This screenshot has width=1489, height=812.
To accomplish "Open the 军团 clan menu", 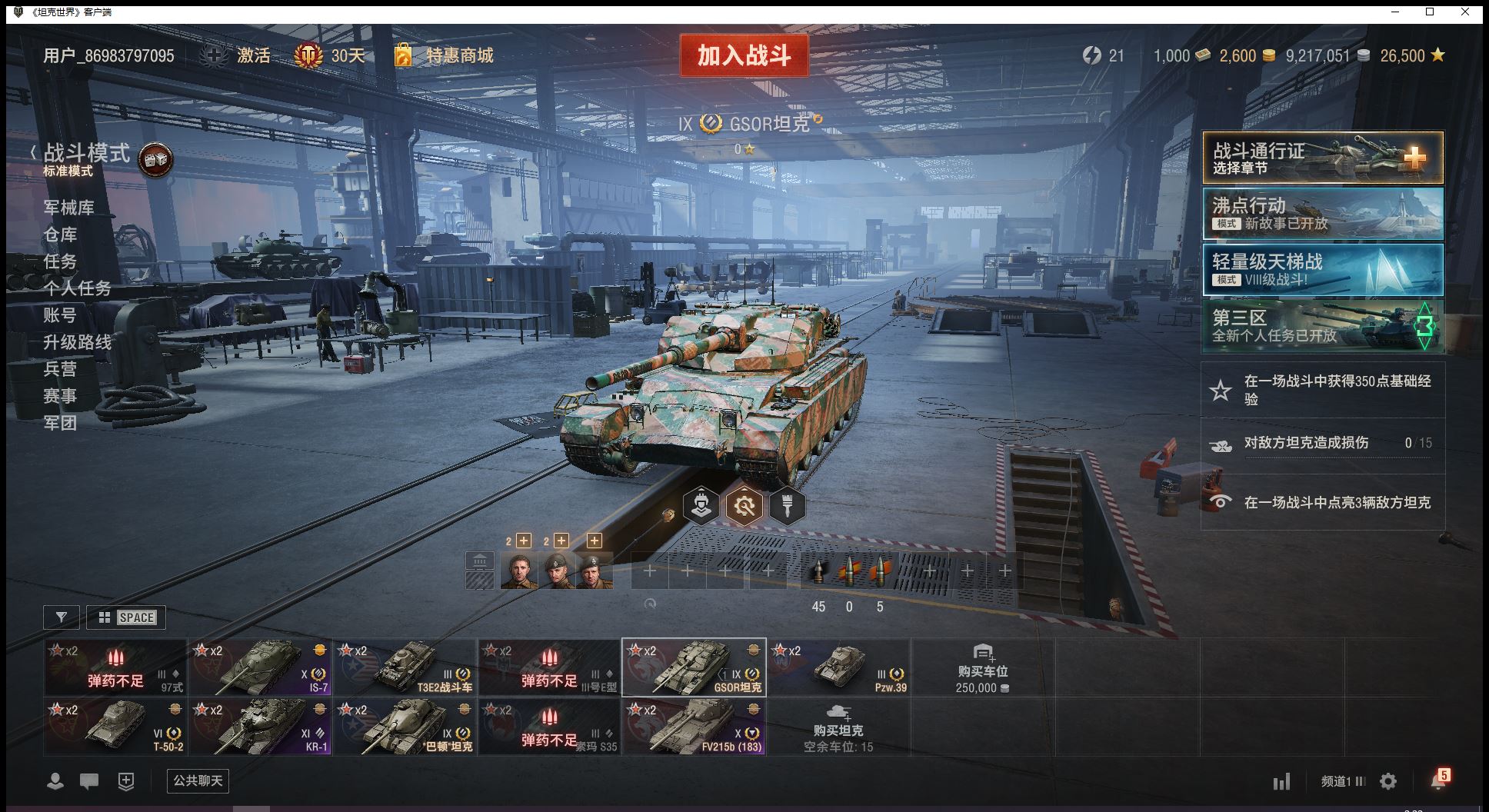I will (x=60, y=423).
